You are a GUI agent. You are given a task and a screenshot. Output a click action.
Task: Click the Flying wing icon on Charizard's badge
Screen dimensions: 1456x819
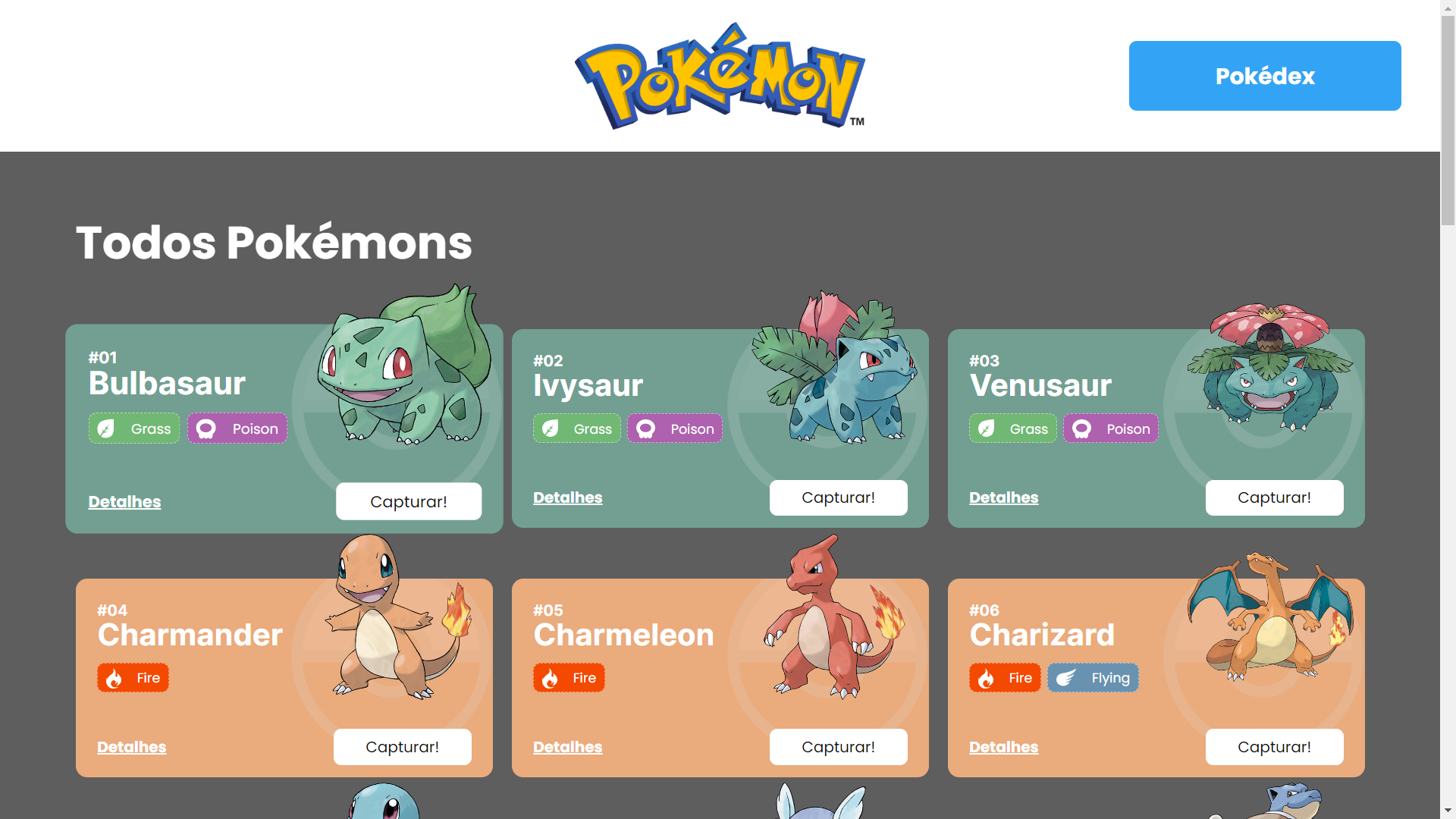pyautogui.click(x=1068, y=678)
